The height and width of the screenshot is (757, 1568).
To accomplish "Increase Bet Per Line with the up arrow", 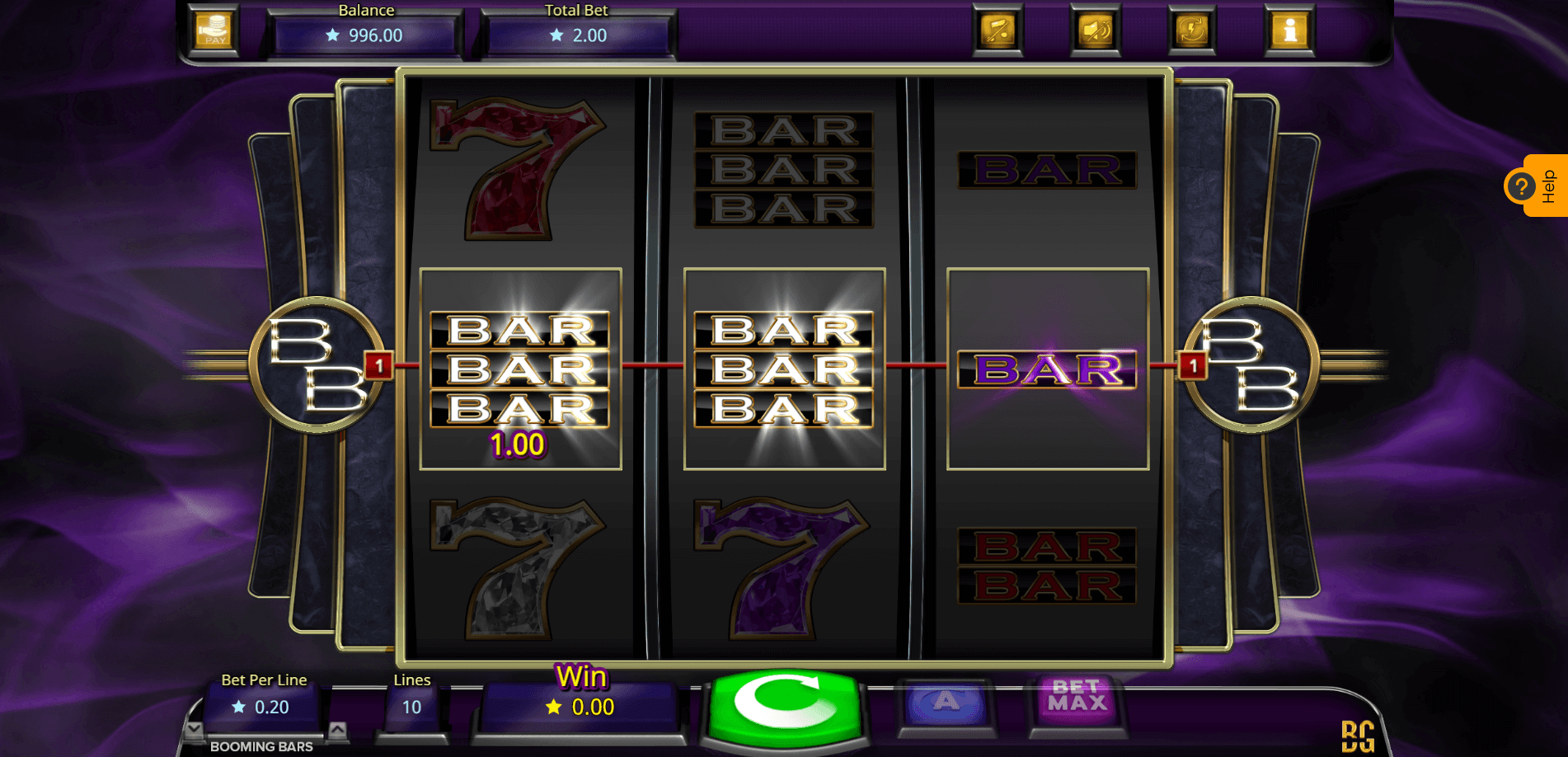I will coord(337,729).
